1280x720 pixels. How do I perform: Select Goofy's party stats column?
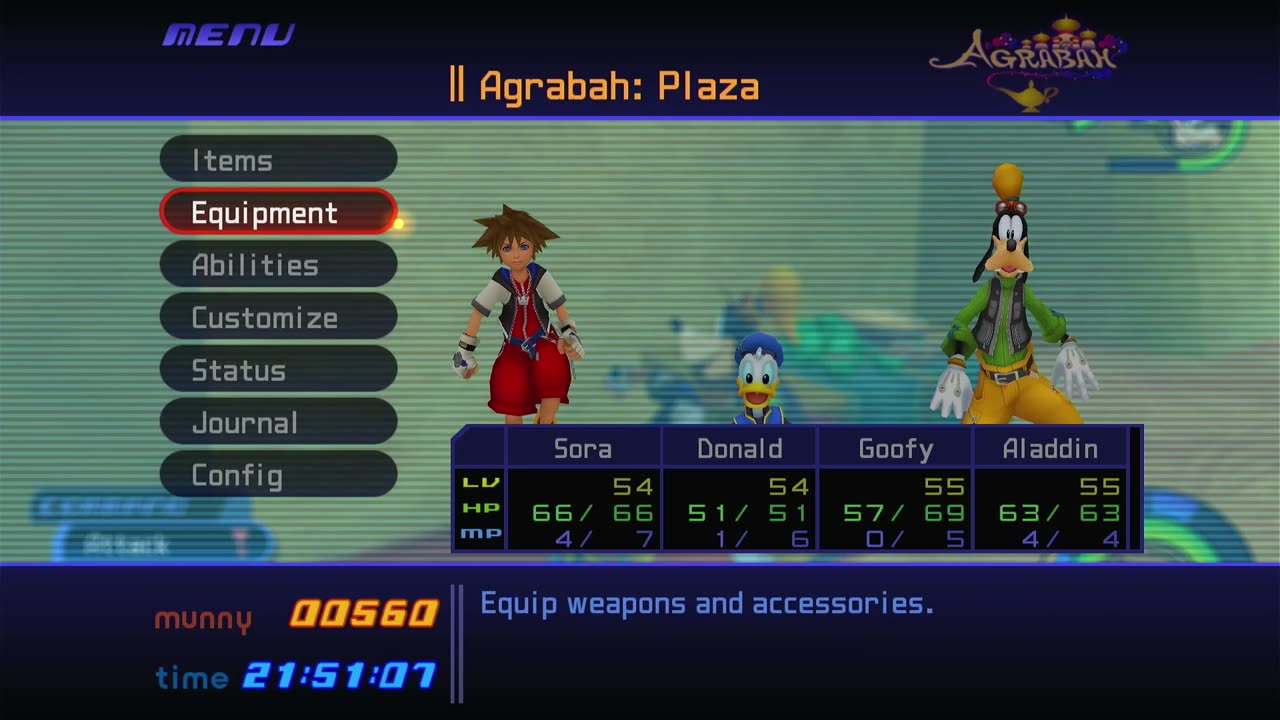[895, 490]
